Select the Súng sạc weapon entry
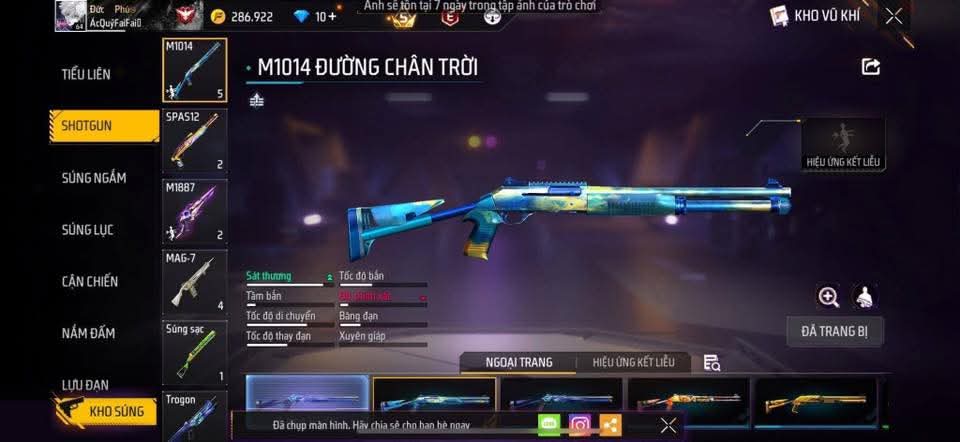Image resolution: width=960 pixels, height=442 pixels. (194, 352)
